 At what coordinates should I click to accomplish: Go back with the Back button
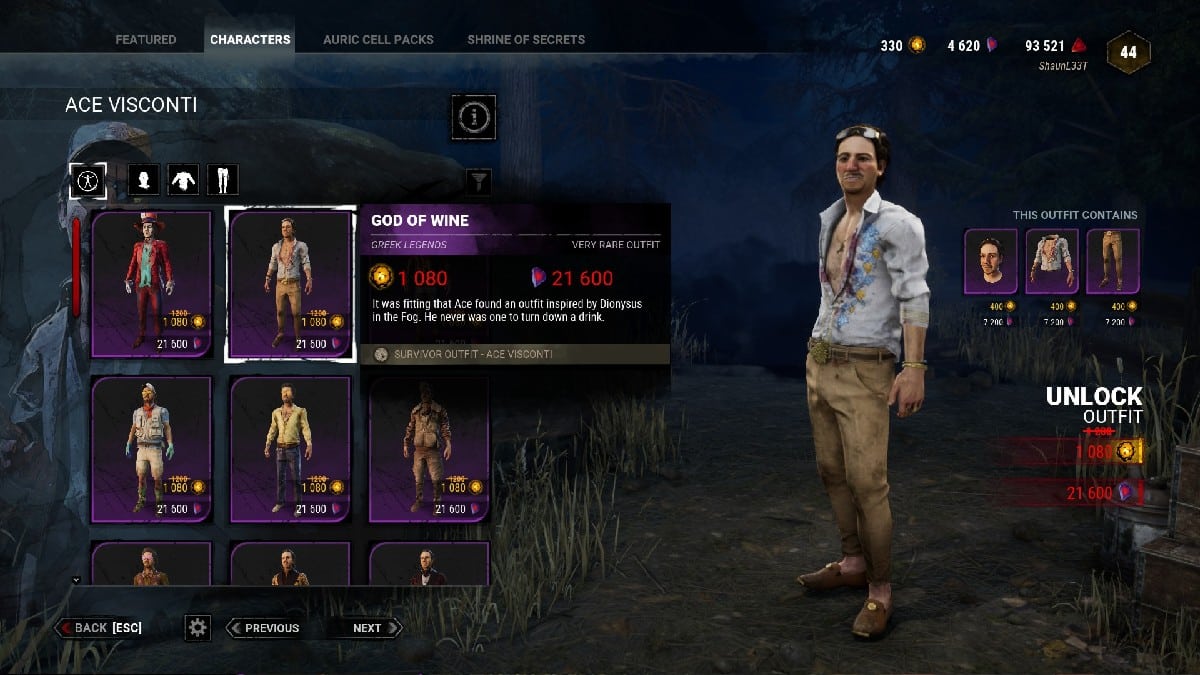tap(100, 628)
